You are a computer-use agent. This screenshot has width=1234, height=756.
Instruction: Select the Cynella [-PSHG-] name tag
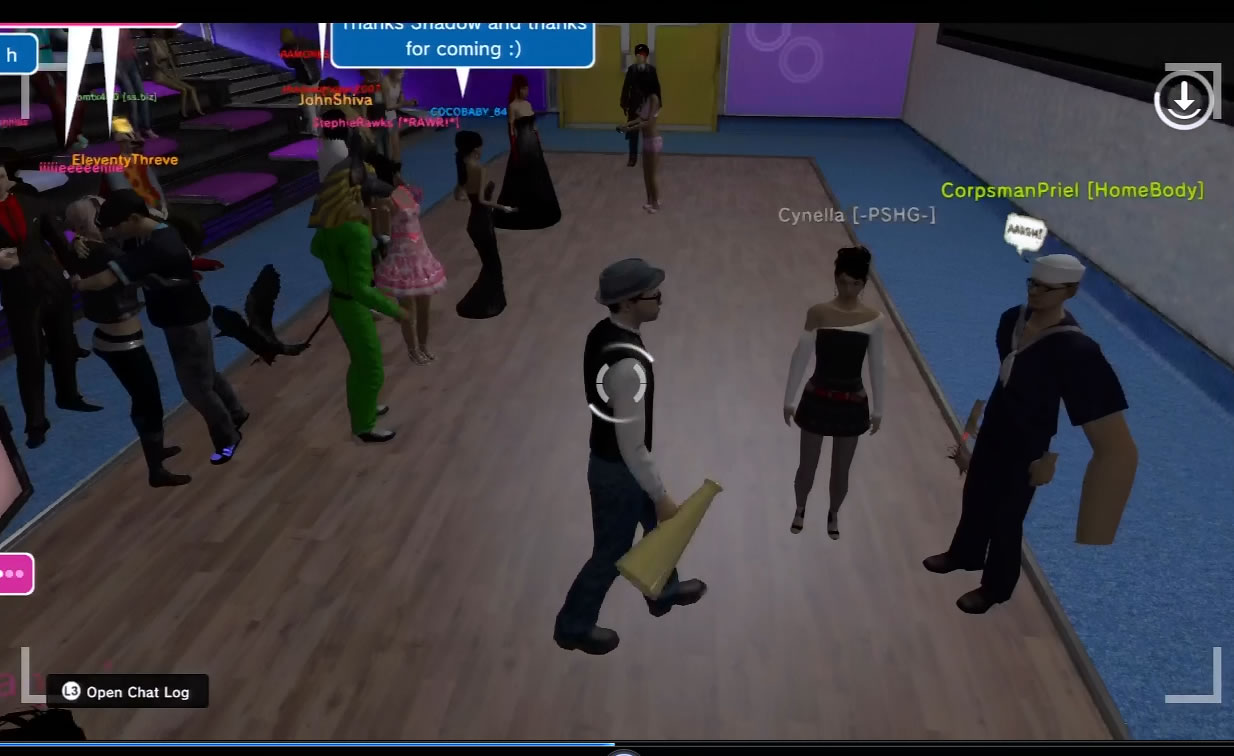857,215
